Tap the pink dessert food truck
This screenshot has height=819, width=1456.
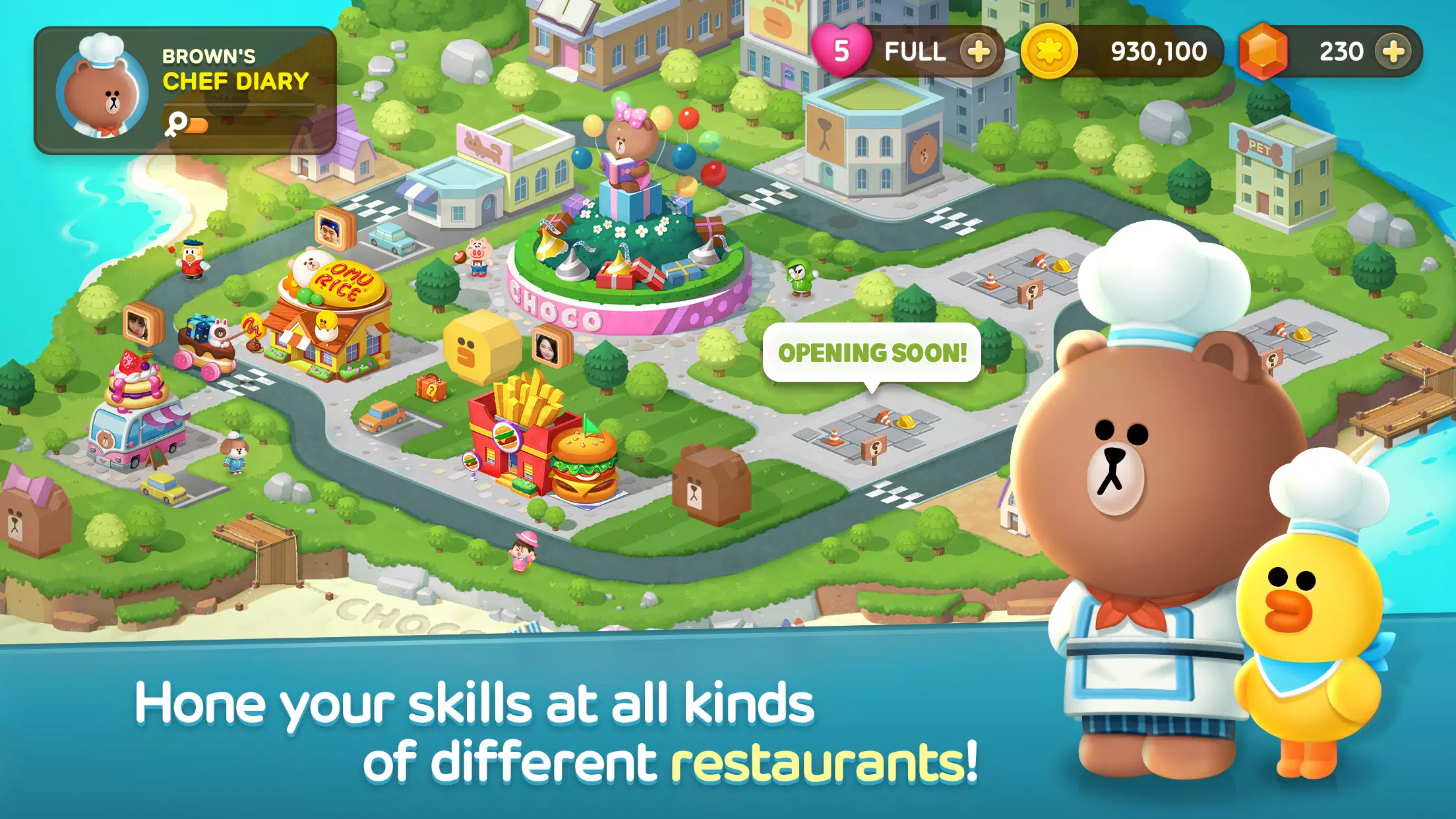click(135, 429)
